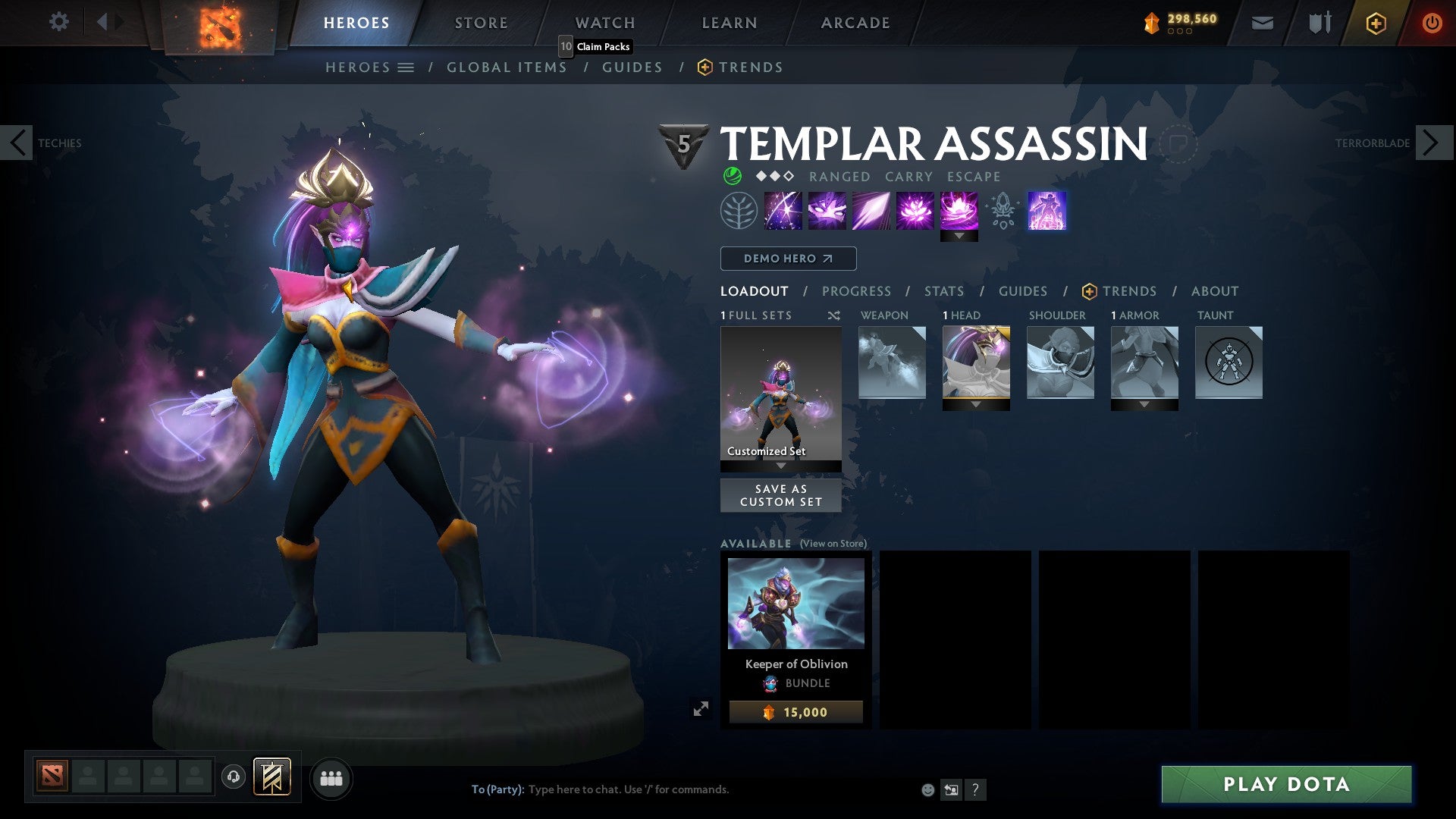1456x819 pixels.
Task: Select the Keeper of Oblivion bundle thumbnail
Action: [x=795, y=603]
